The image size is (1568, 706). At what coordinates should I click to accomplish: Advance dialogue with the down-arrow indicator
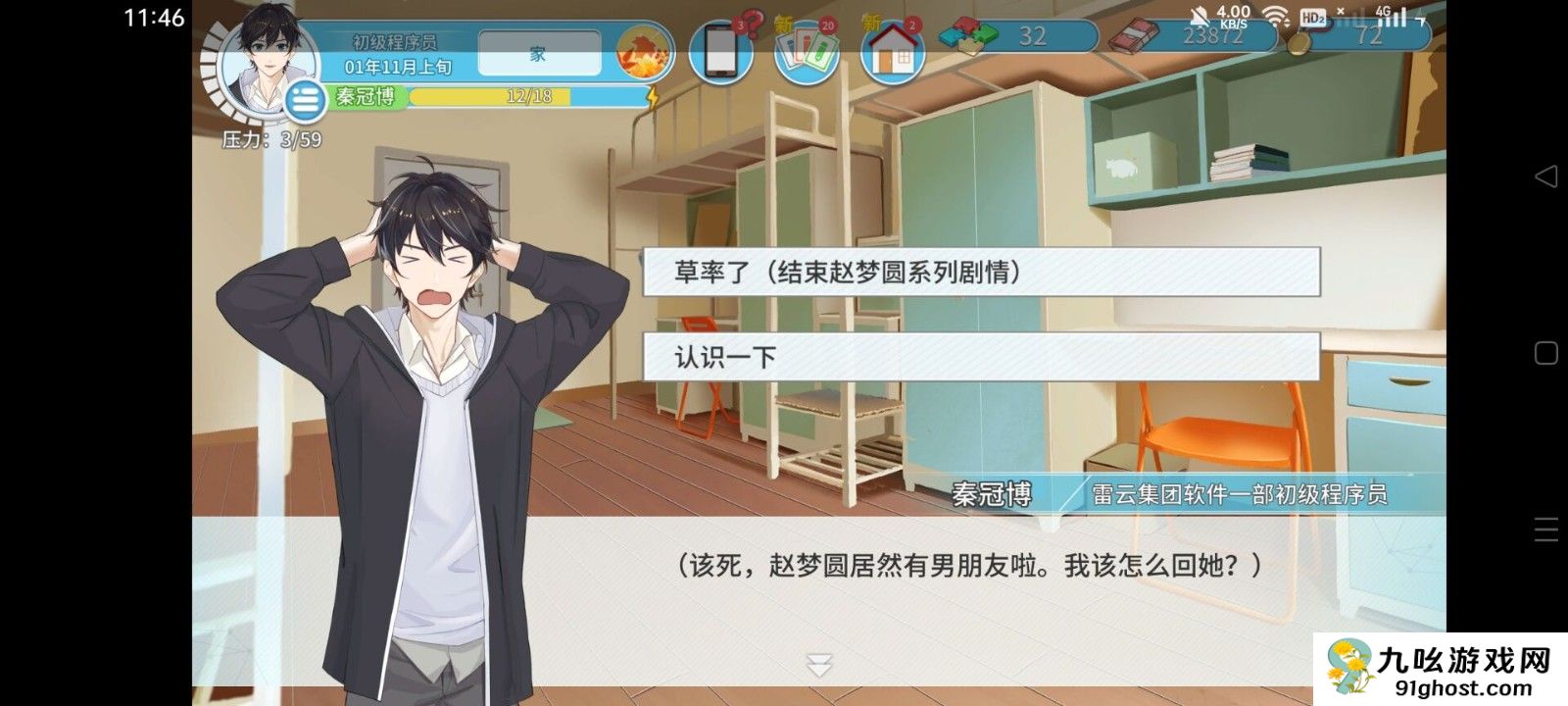pos(819,665)
